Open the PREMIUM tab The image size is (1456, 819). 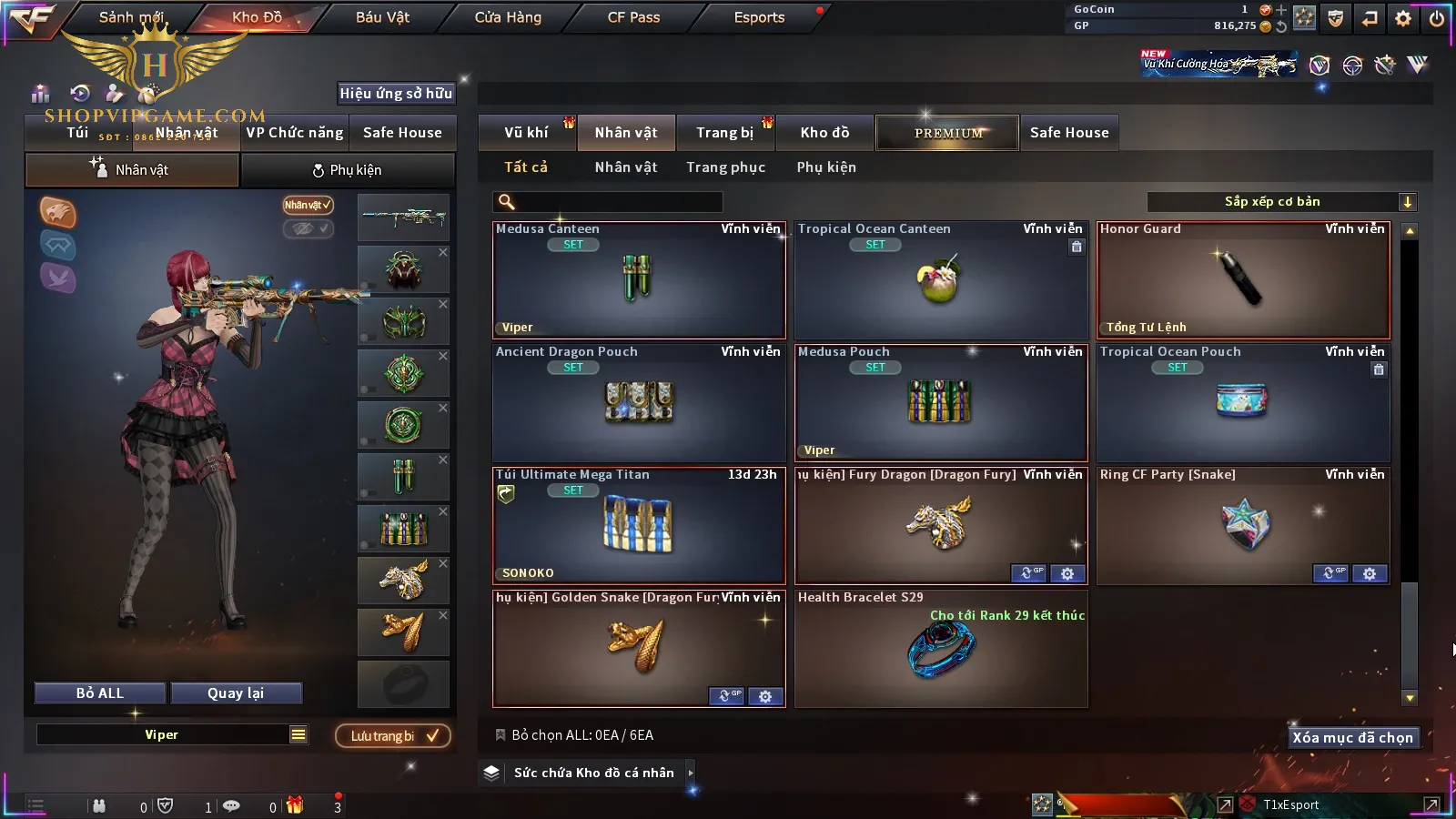(x=947, y=133)
